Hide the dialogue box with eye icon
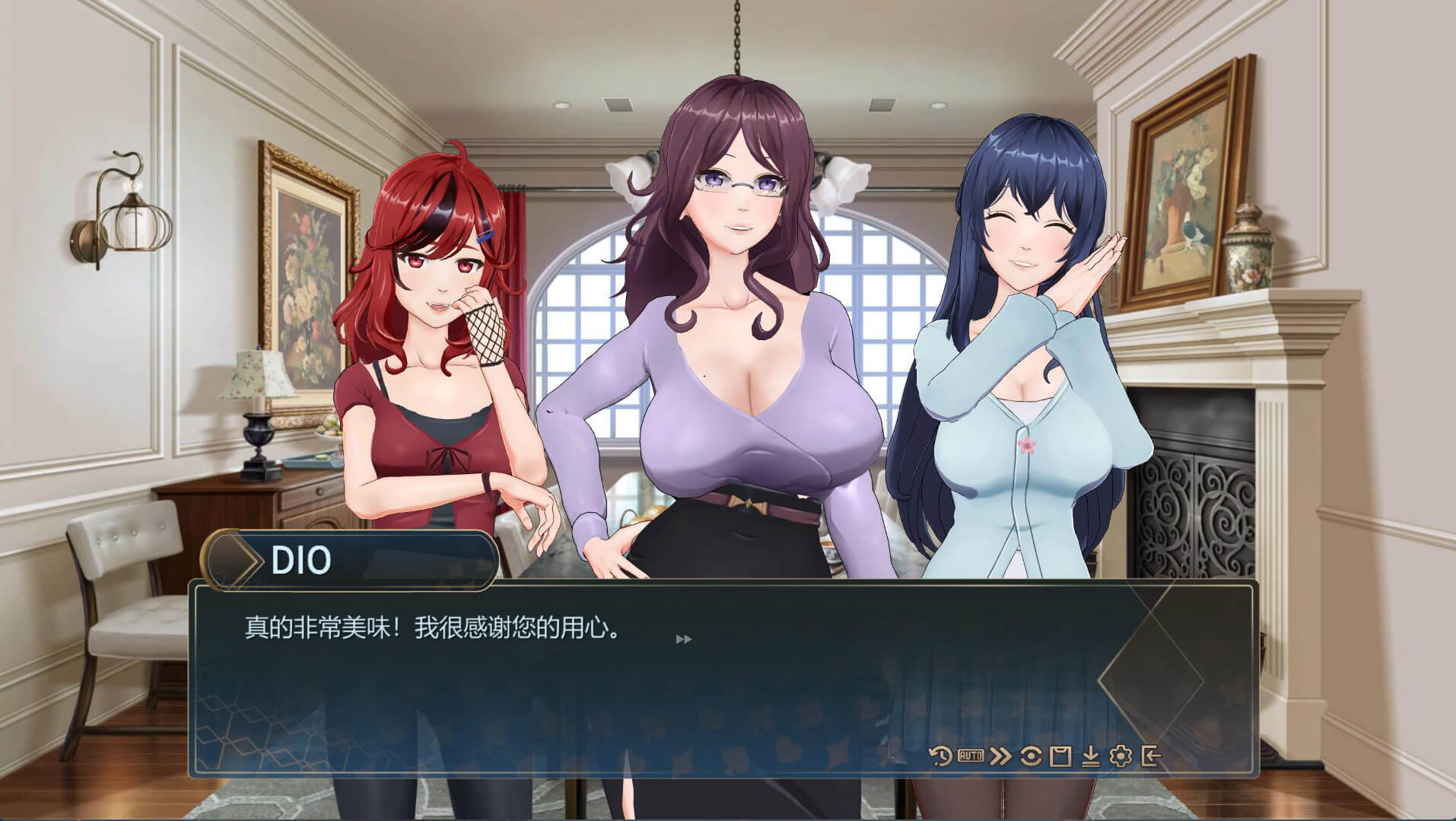Viewport: 1456px width, 821px height. point(1031,756)
